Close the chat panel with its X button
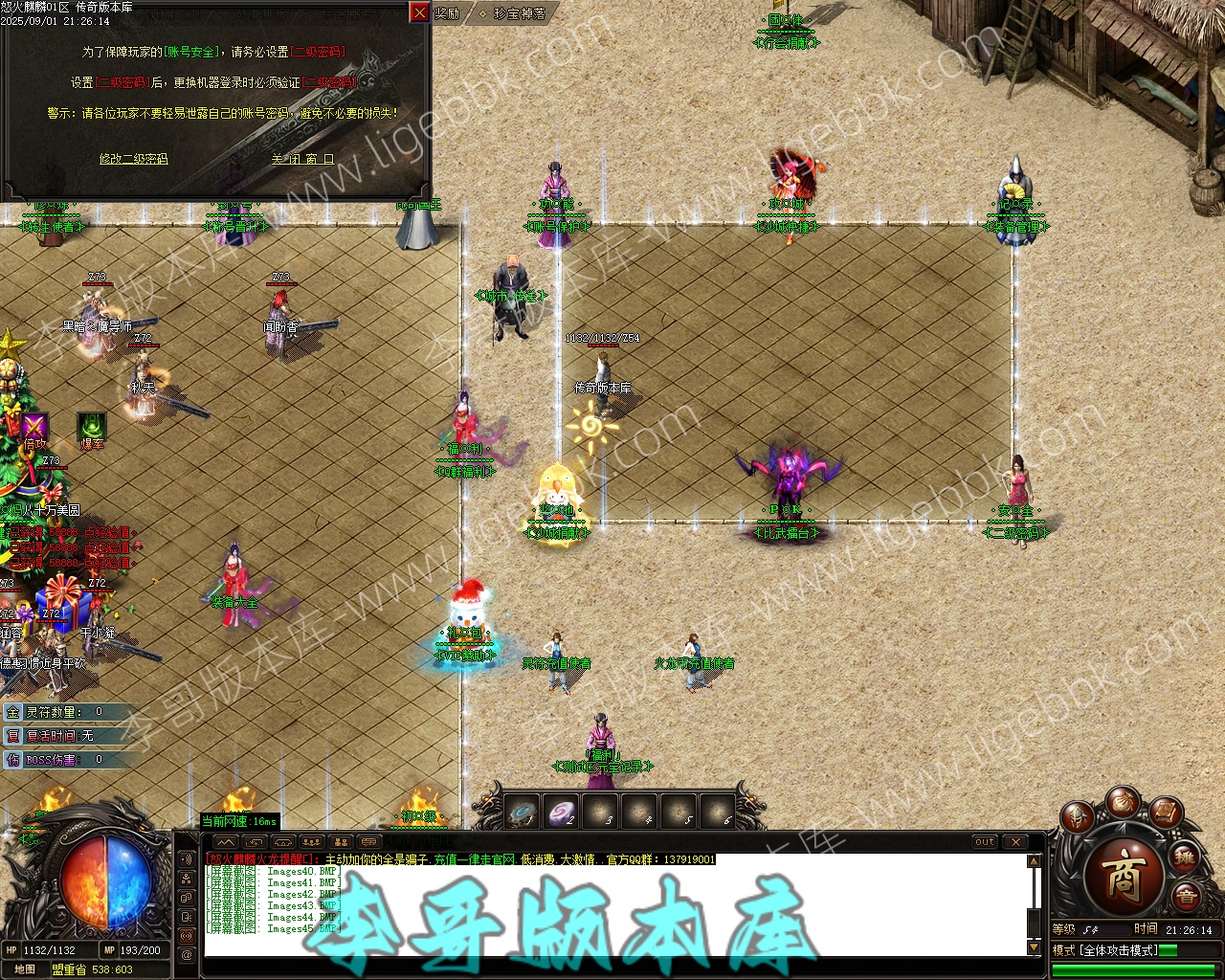 tap(1015, 842)
